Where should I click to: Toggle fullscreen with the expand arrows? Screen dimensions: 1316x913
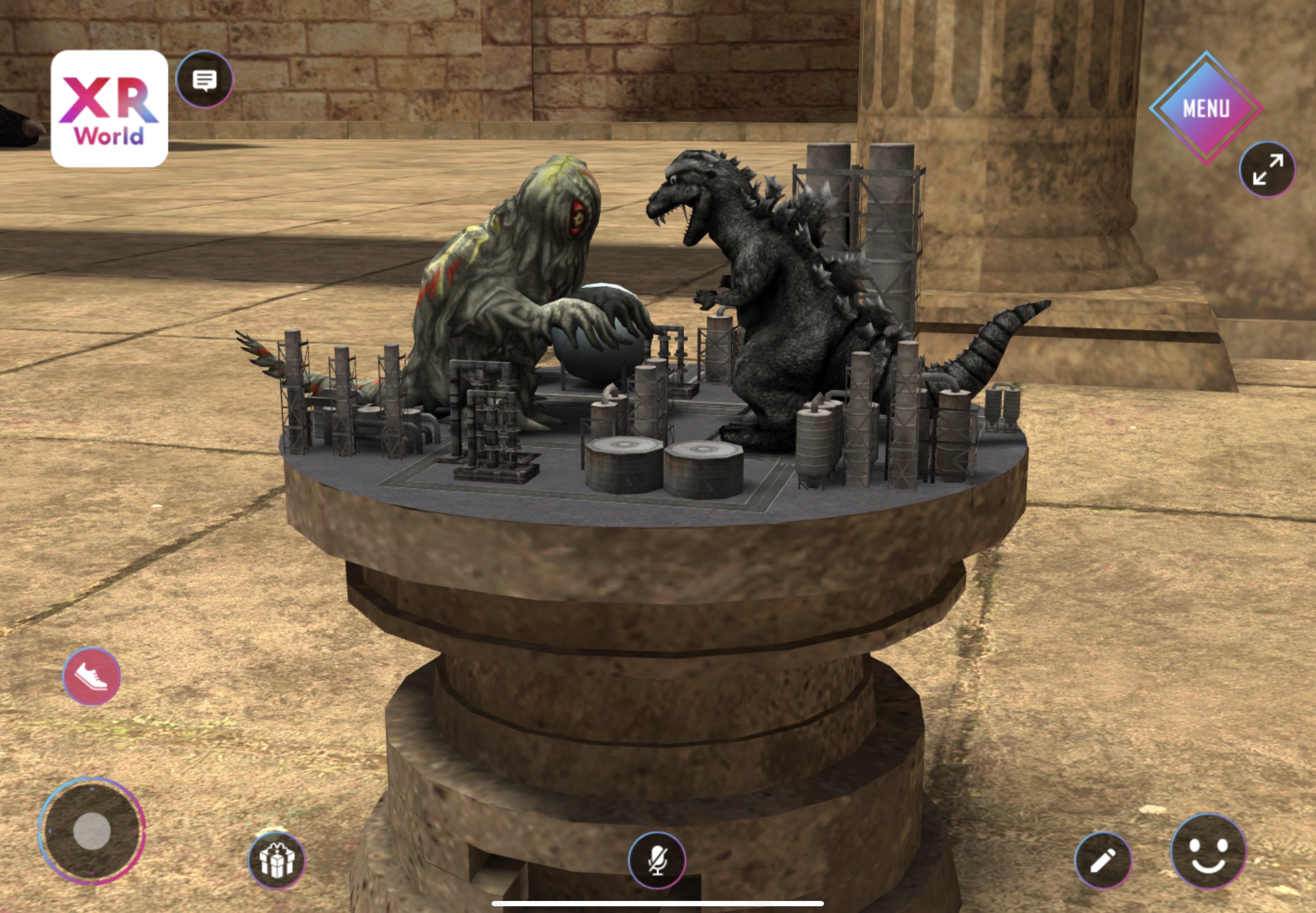pos(1267,169)
